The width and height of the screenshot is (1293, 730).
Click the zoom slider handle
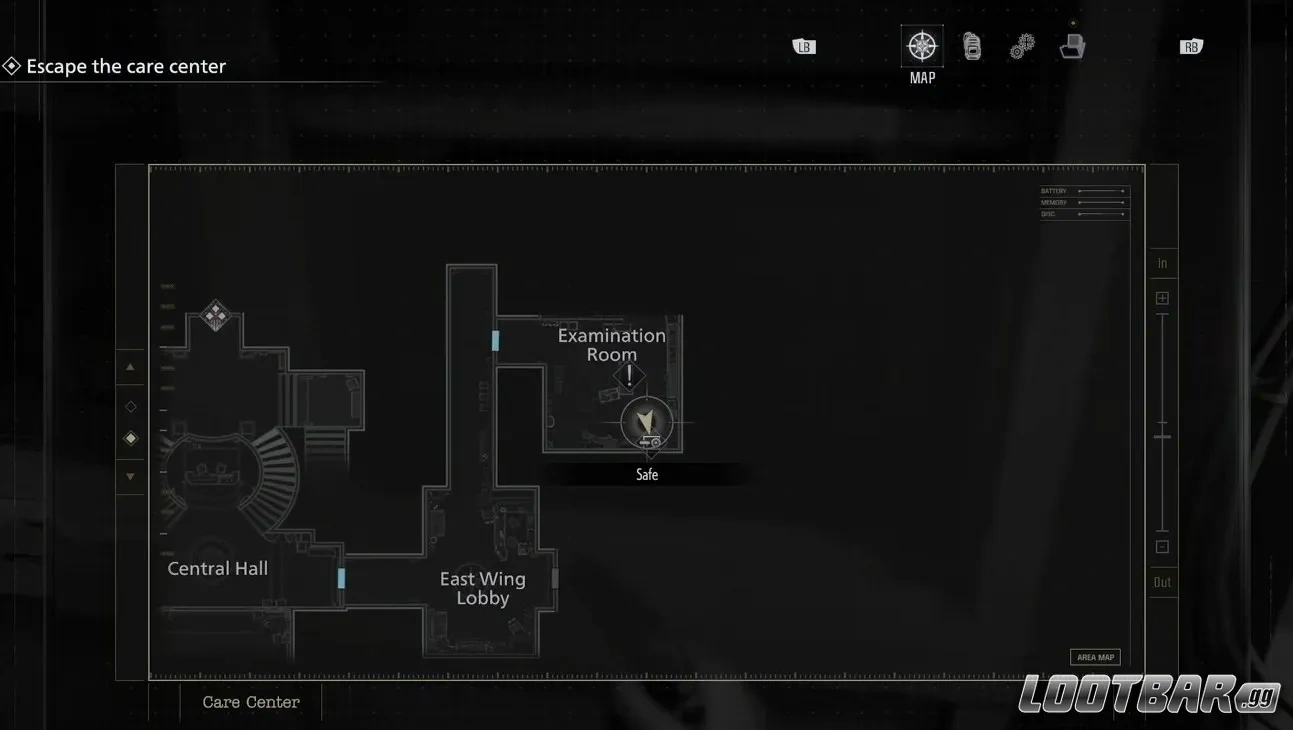(1161, 434)
